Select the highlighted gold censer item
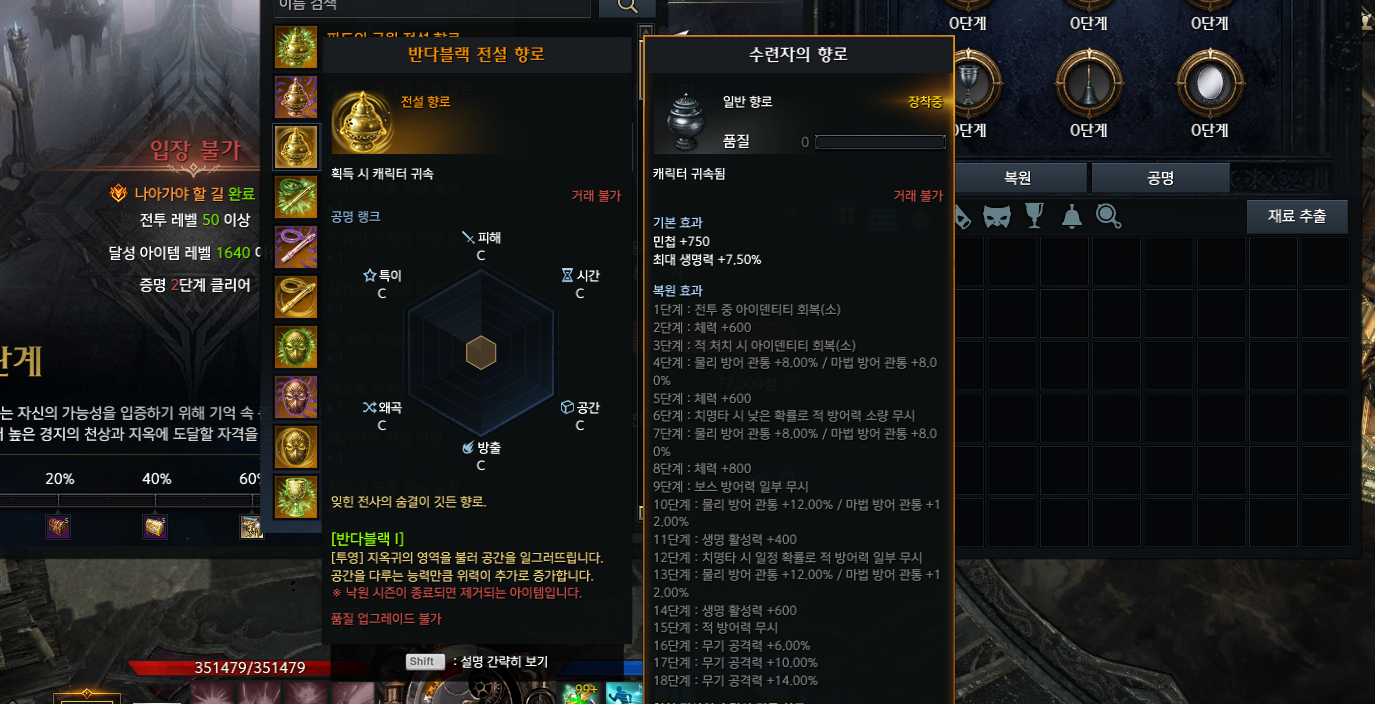The width and height of the screenshot is (1375, 704). tap(296, 147)
